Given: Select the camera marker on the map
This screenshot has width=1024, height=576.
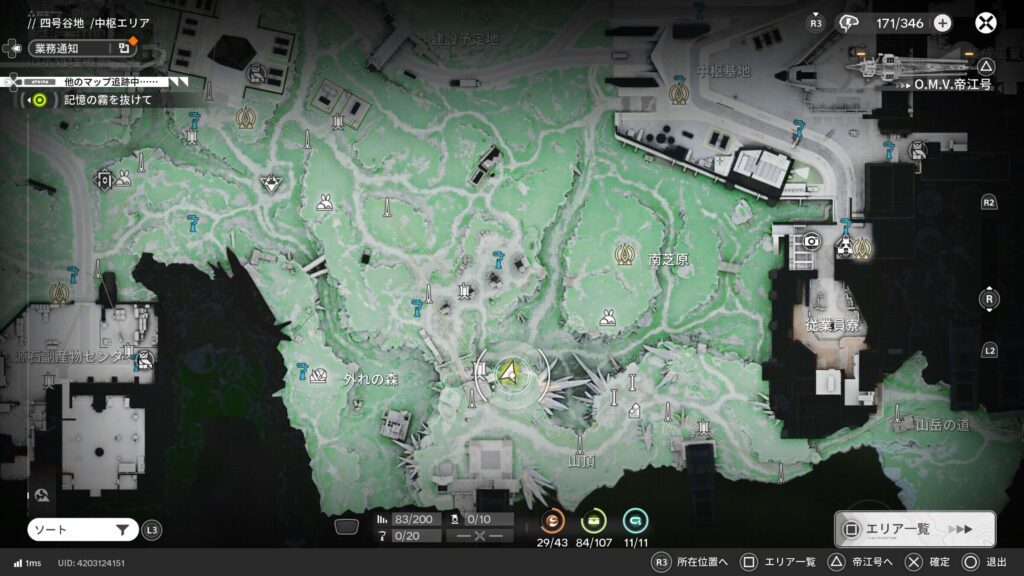Looking at the screenshot, I should tap(812, 241).
